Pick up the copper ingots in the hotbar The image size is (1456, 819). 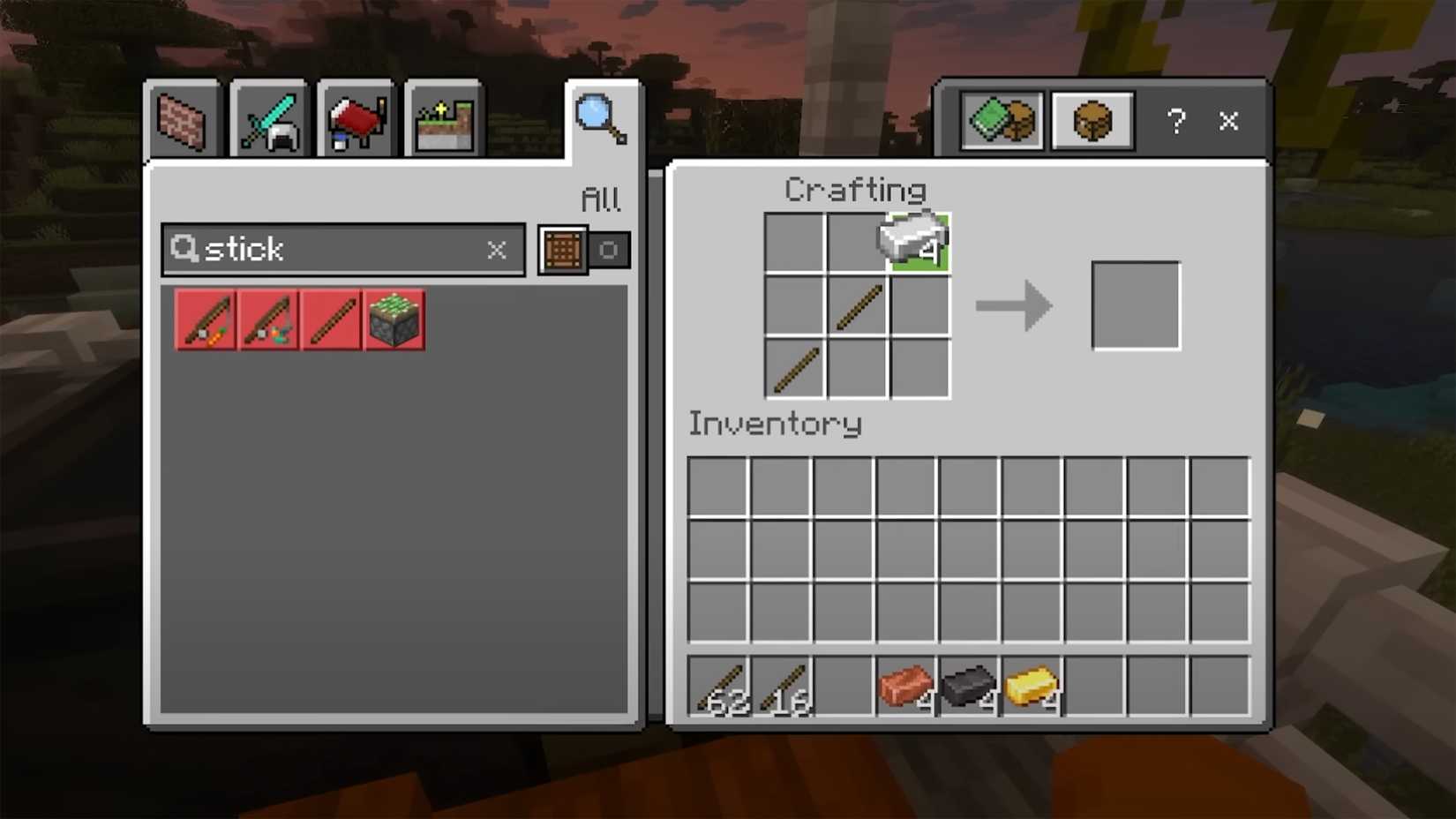[x=906, y=687]
